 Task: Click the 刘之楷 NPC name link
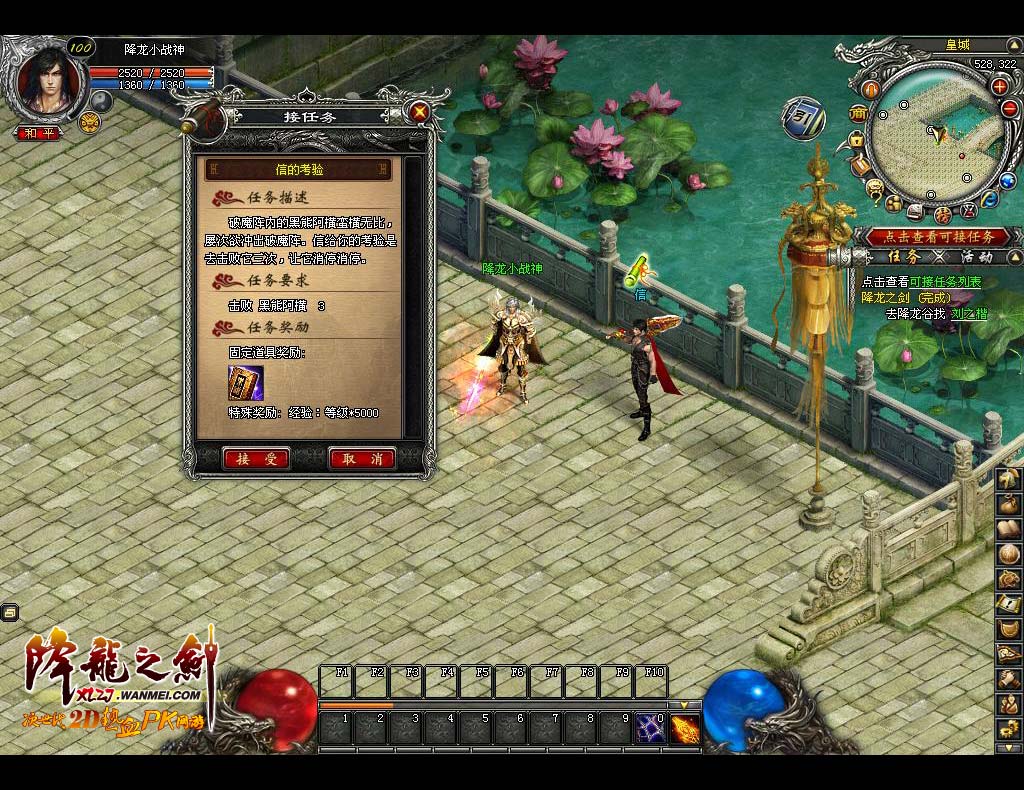coord(968,313)
